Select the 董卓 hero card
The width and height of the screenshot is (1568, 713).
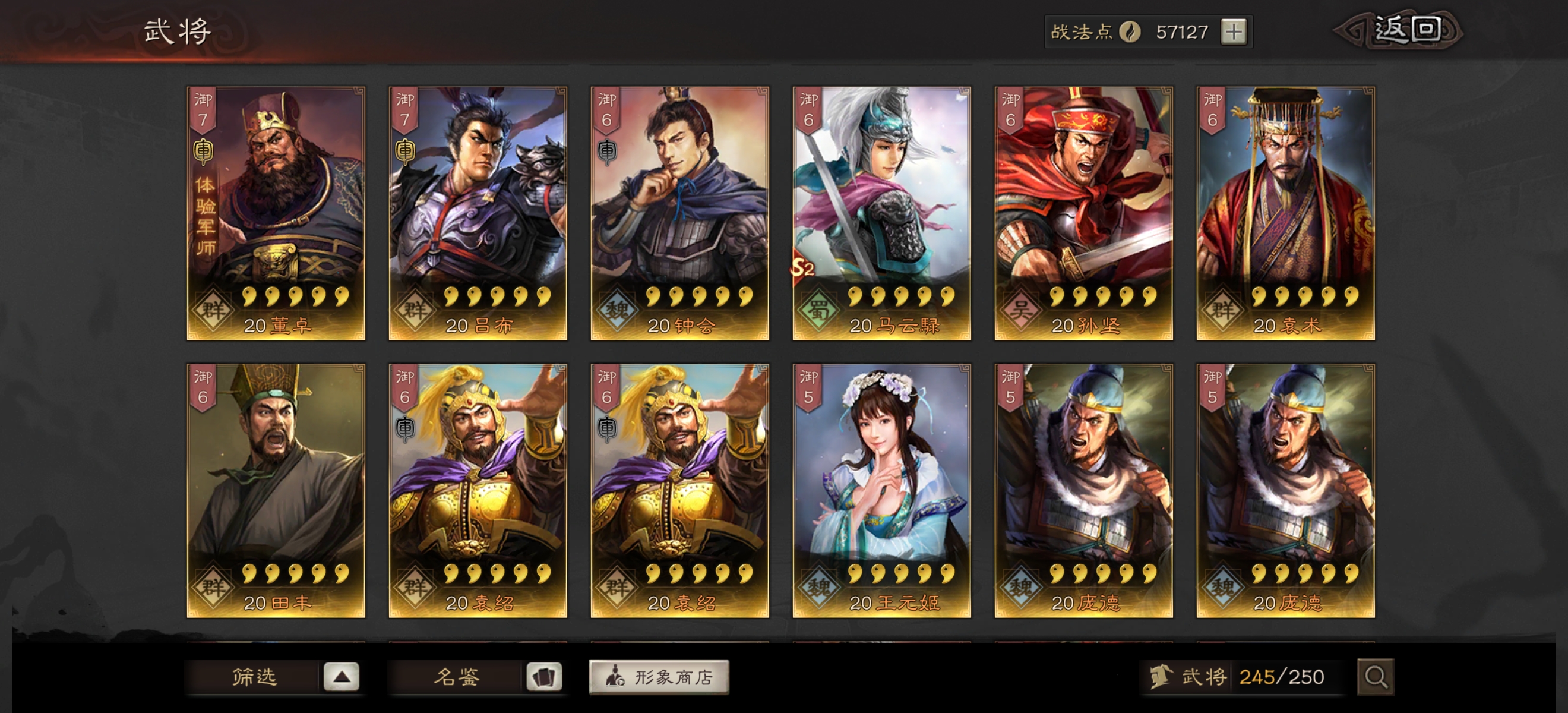point(276,213)
